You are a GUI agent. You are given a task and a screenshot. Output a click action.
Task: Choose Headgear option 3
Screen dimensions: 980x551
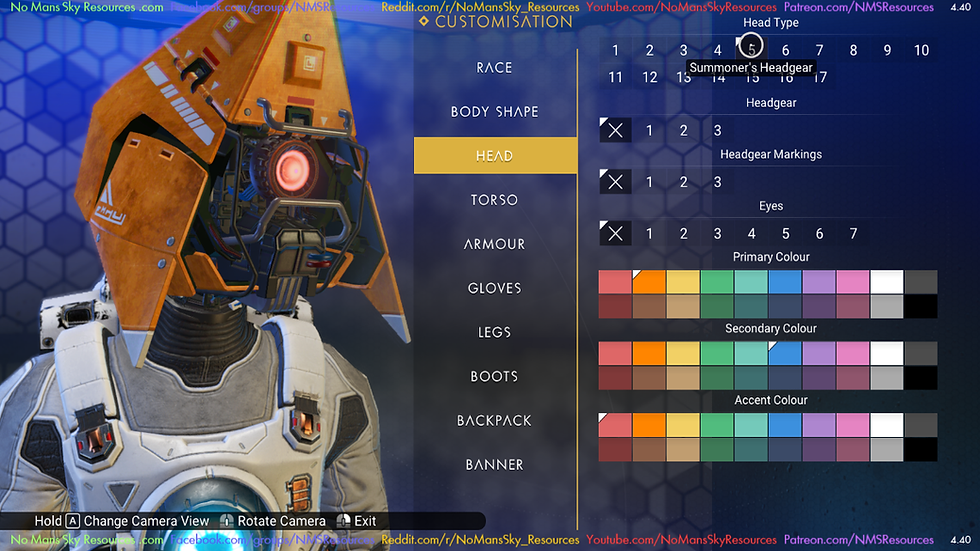(717, 130)
